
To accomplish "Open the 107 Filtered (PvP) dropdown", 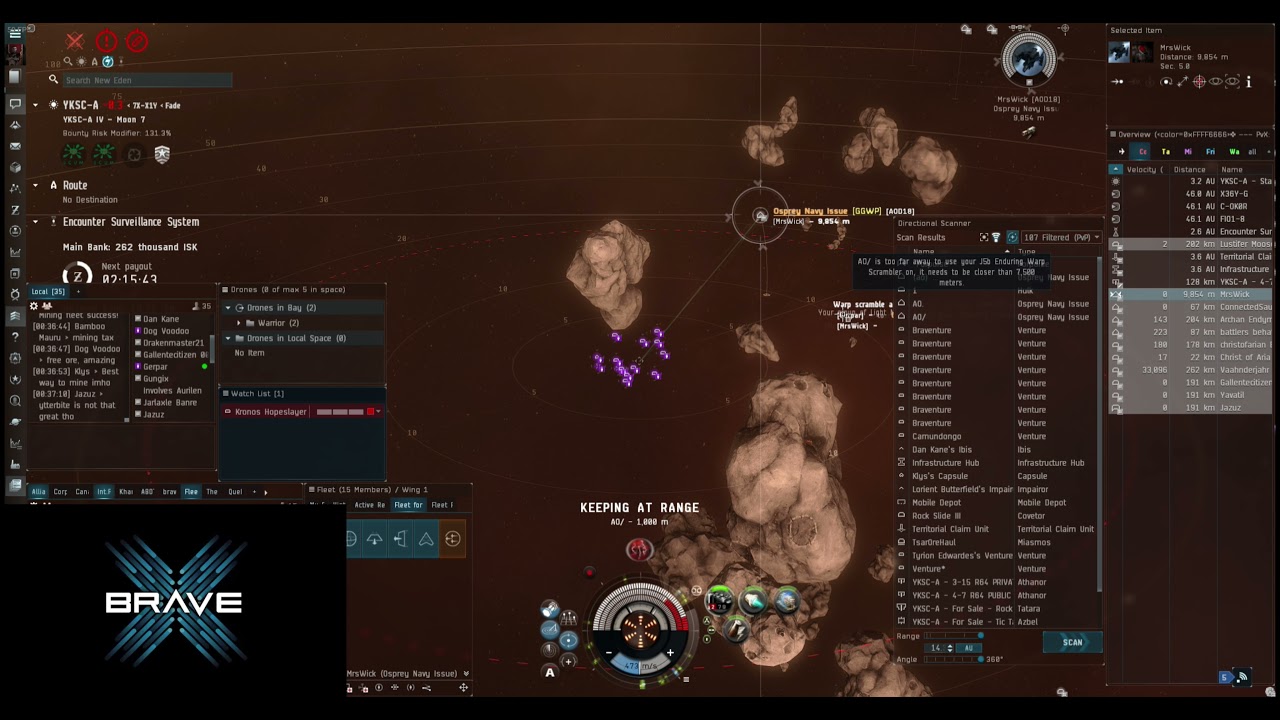I will (1060, 238).
